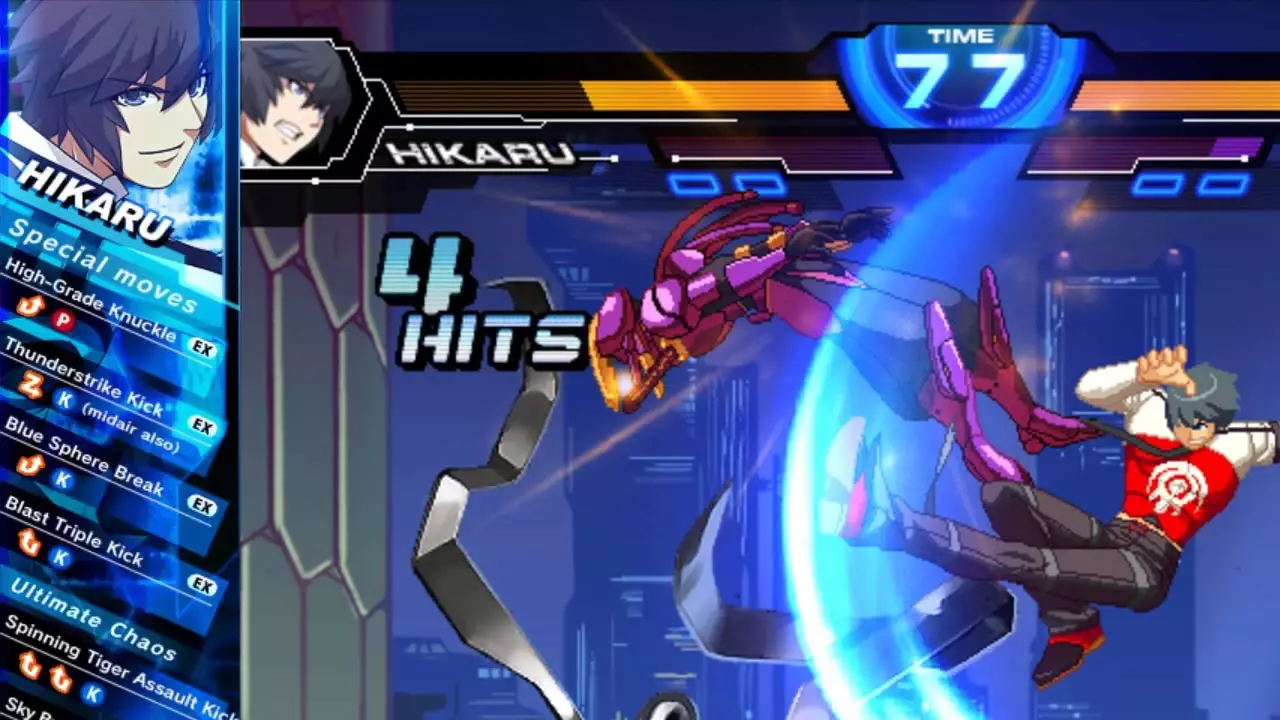Click the K button icon for Blue Sphere Break
Image resolution: width=1280 pixels, height=720 pixels.
[x=61, y=479]
